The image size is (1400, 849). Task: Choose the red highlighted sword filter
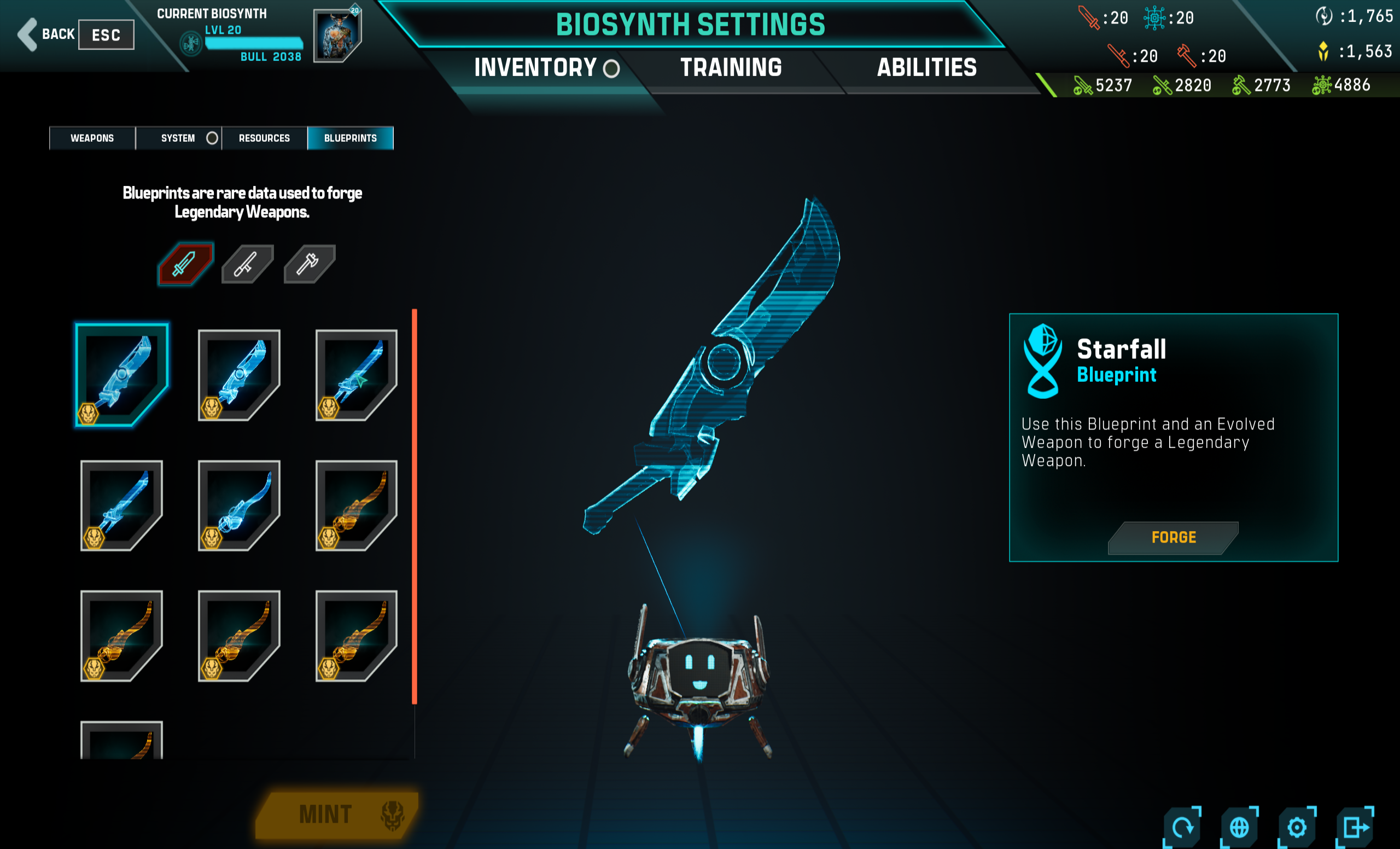pos(185,264)
